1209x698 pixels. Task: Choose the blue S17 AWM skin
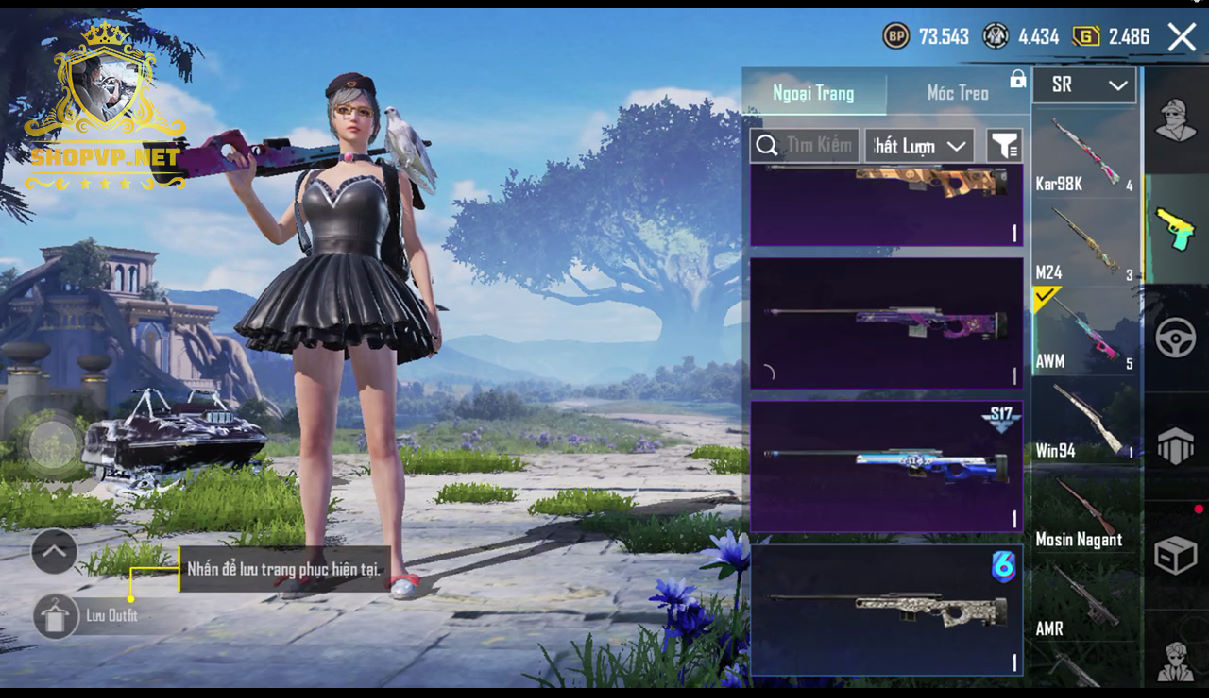point(886,466)
